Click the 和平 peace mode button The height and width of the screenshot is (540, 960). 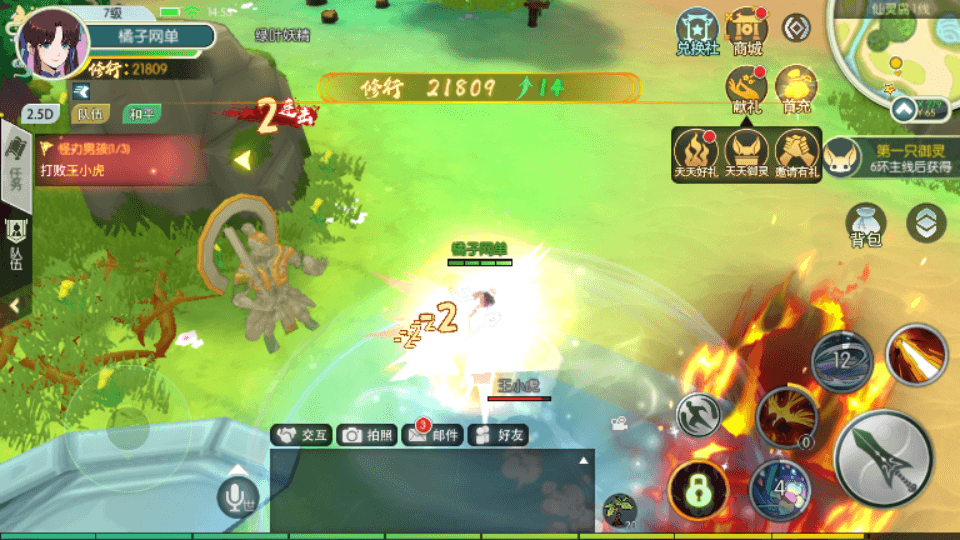coord(140,114)
